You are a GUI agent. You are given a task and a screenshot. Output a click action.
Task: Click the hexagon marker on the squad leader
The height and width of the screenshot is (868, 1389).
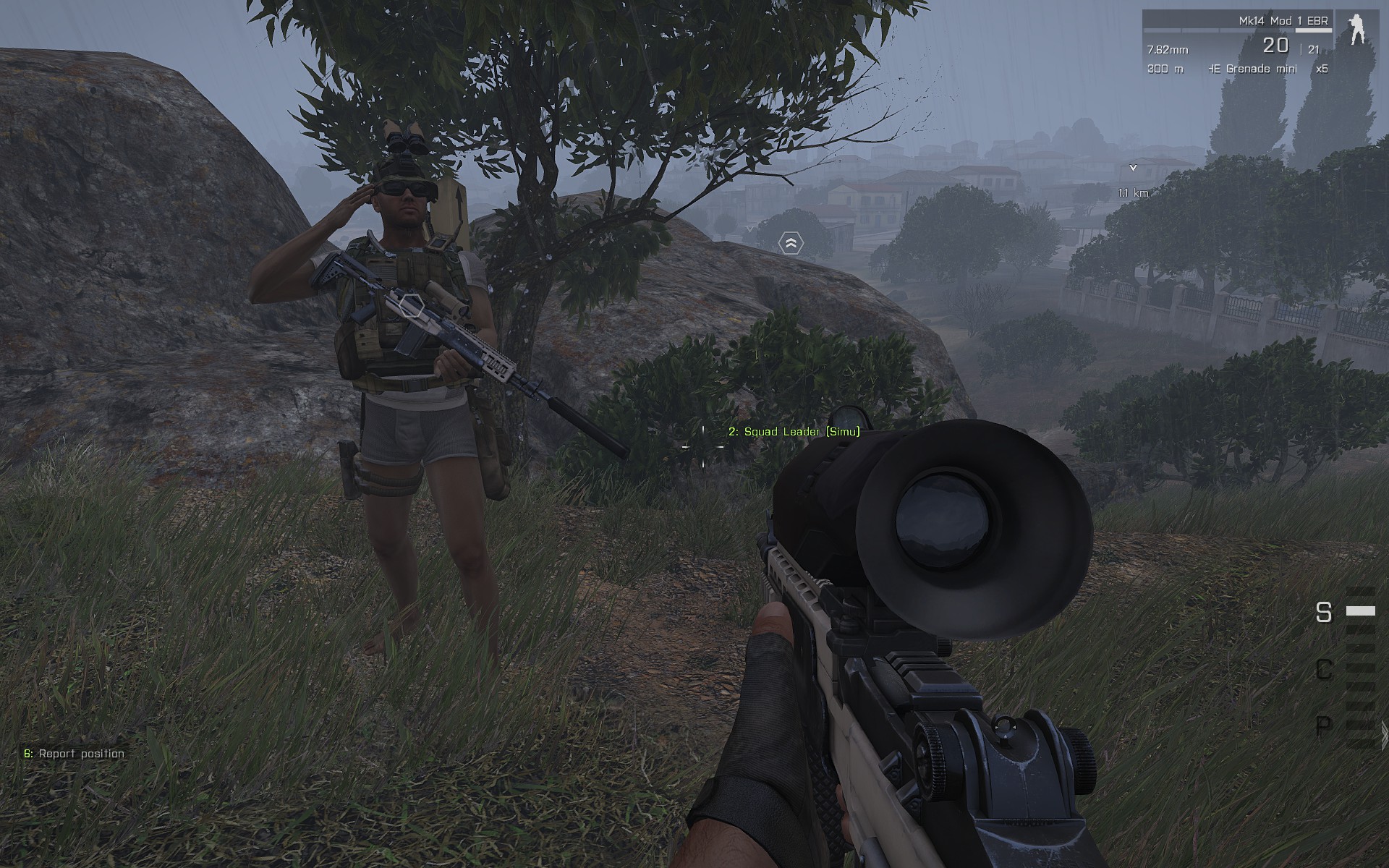(411, 306)
